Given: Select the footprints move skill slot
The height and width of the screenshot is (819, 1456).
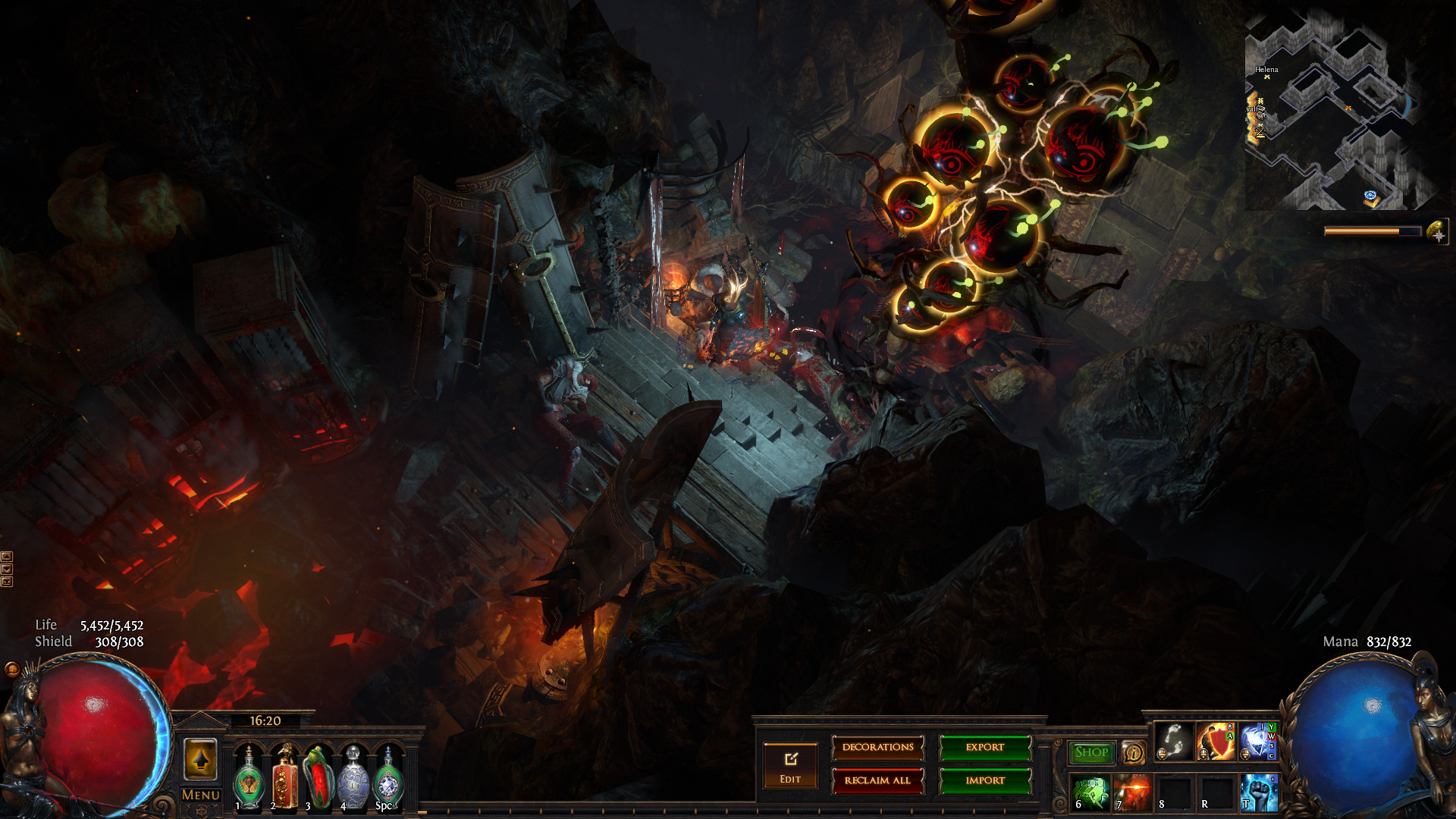Looking at the screenshot, I should point(1174,742).
